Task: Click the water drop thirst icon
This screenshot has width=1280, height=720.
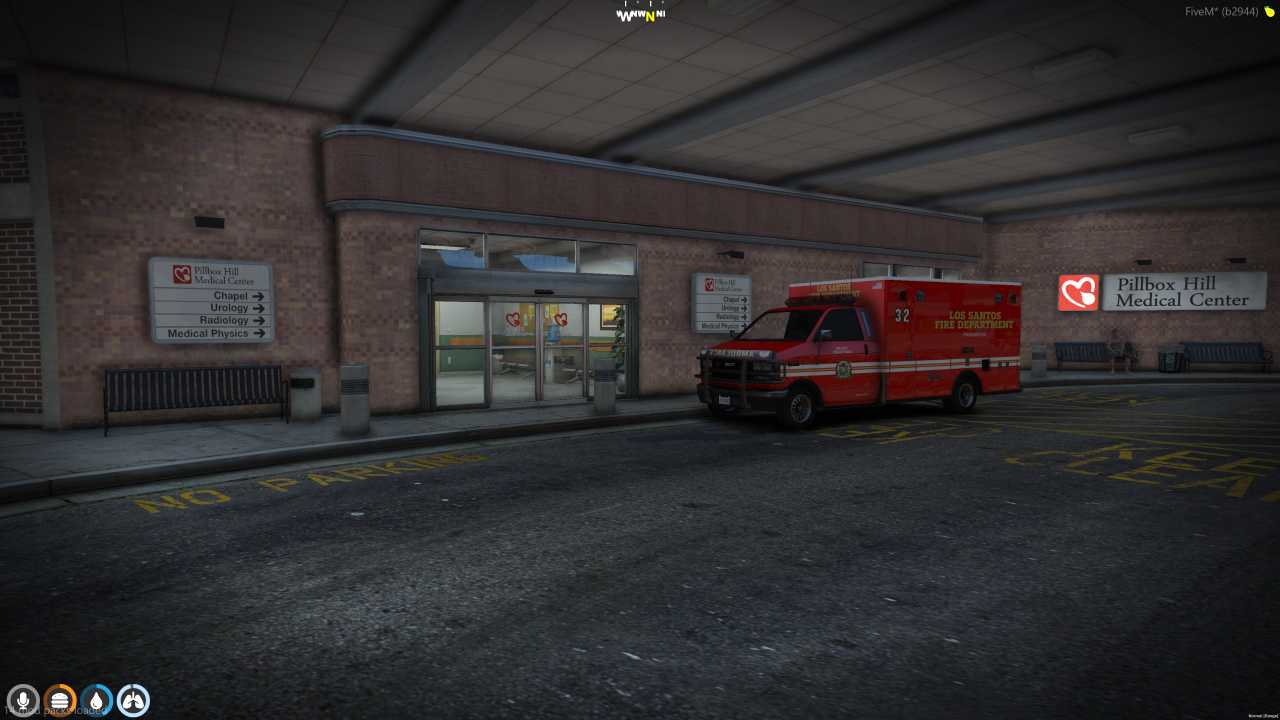Action: click(96, 699)
